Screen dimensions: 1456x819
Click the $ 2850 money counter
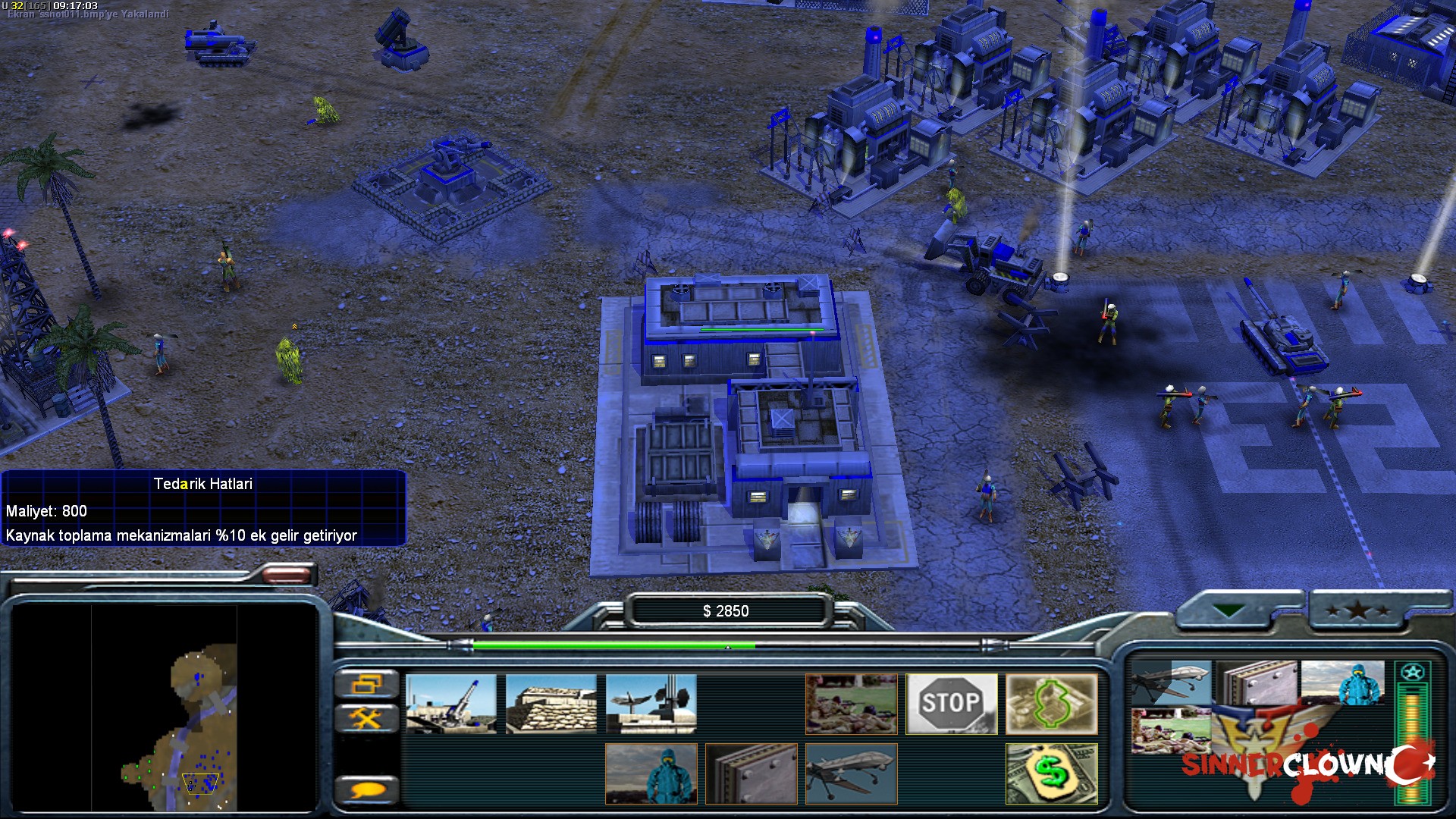(x=726, y=611)
